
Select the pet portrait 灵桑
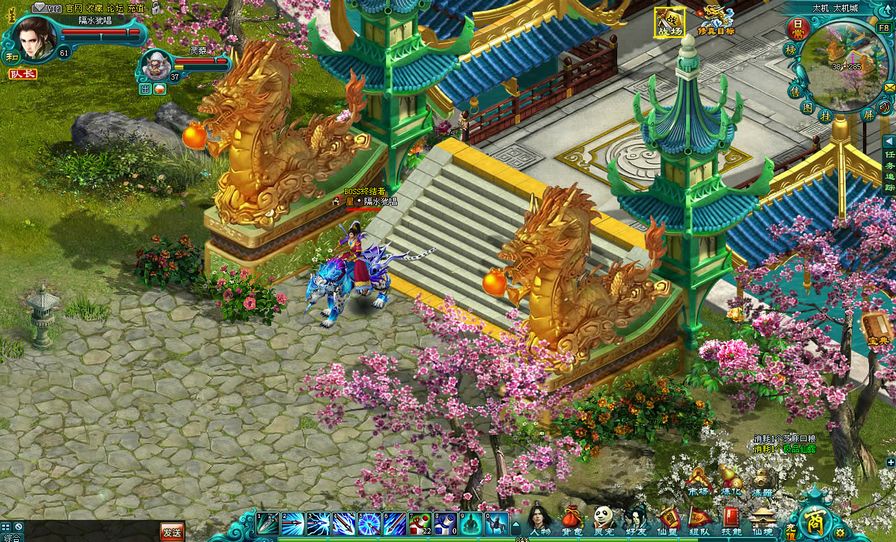(x=154, y=64)
